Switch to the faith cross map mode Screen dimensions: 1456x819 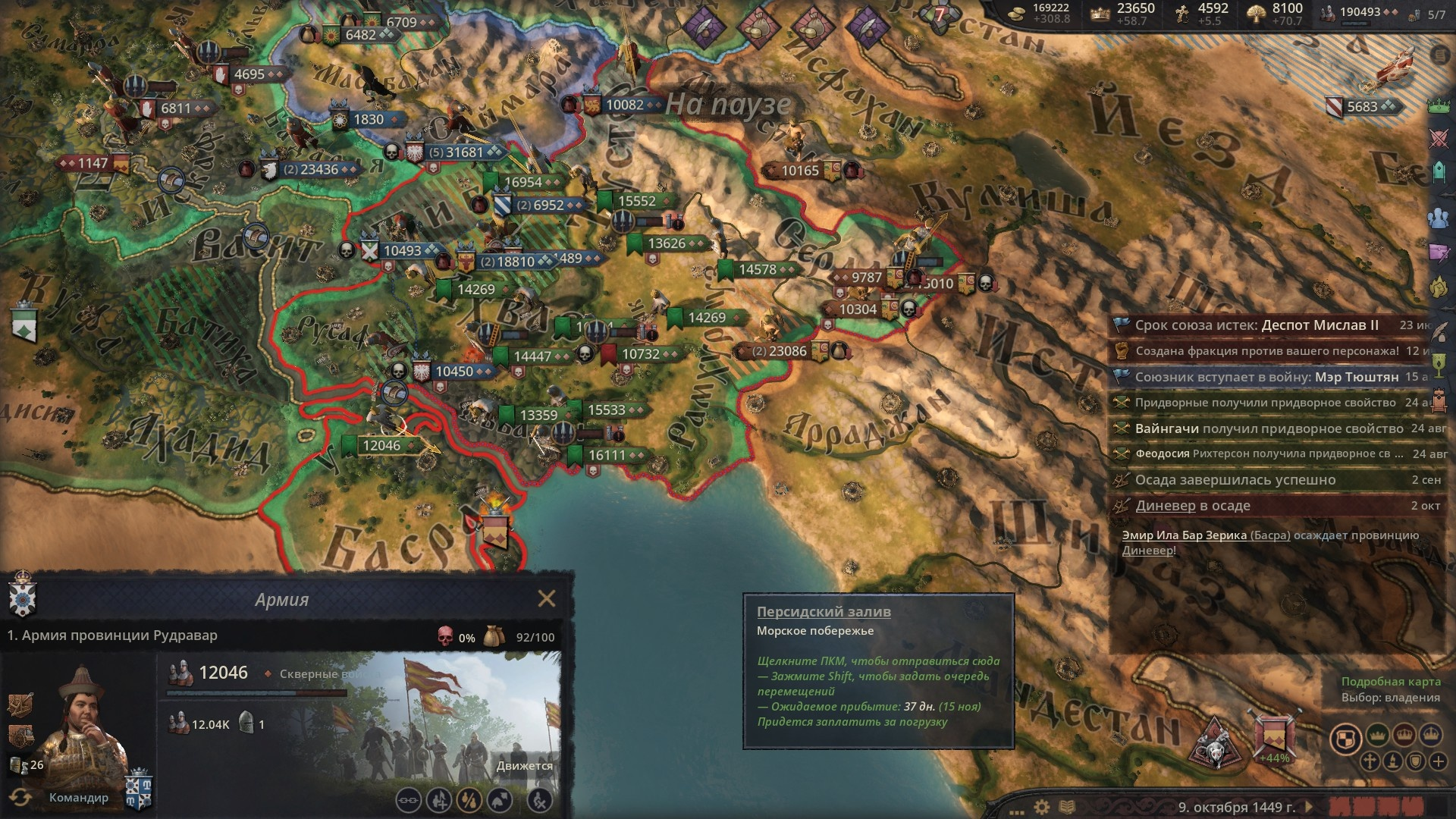[x=1370, y=761]
